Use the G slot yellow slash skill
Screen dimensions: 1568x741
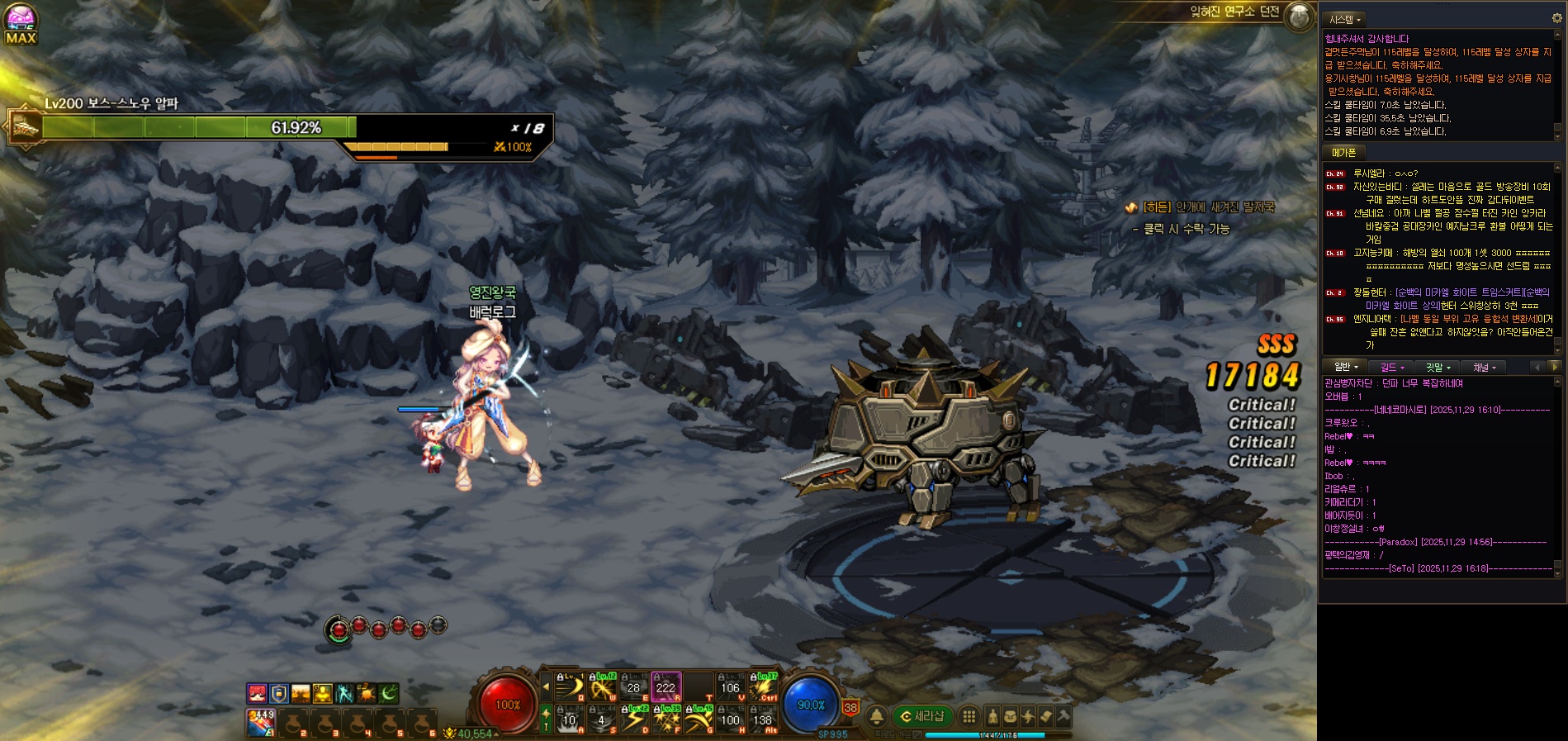pyautogui.click(x=699, y=720)
